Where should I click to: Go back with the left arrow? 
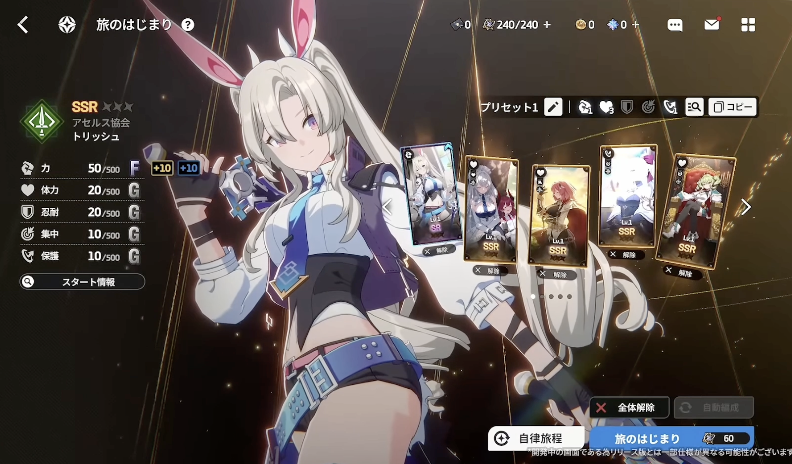23,25
